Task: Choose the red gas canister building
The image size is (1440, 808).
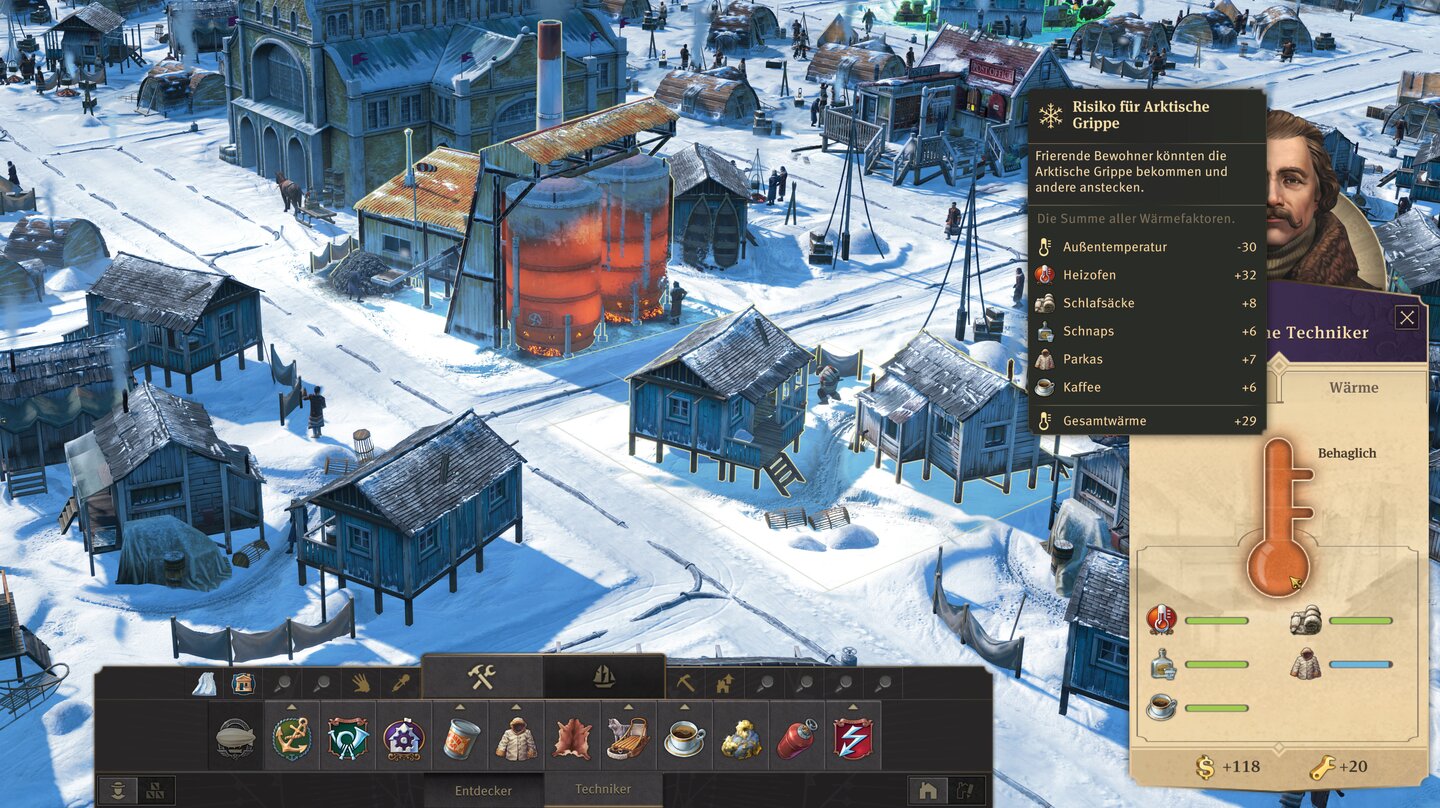Action: pos(797,738)
